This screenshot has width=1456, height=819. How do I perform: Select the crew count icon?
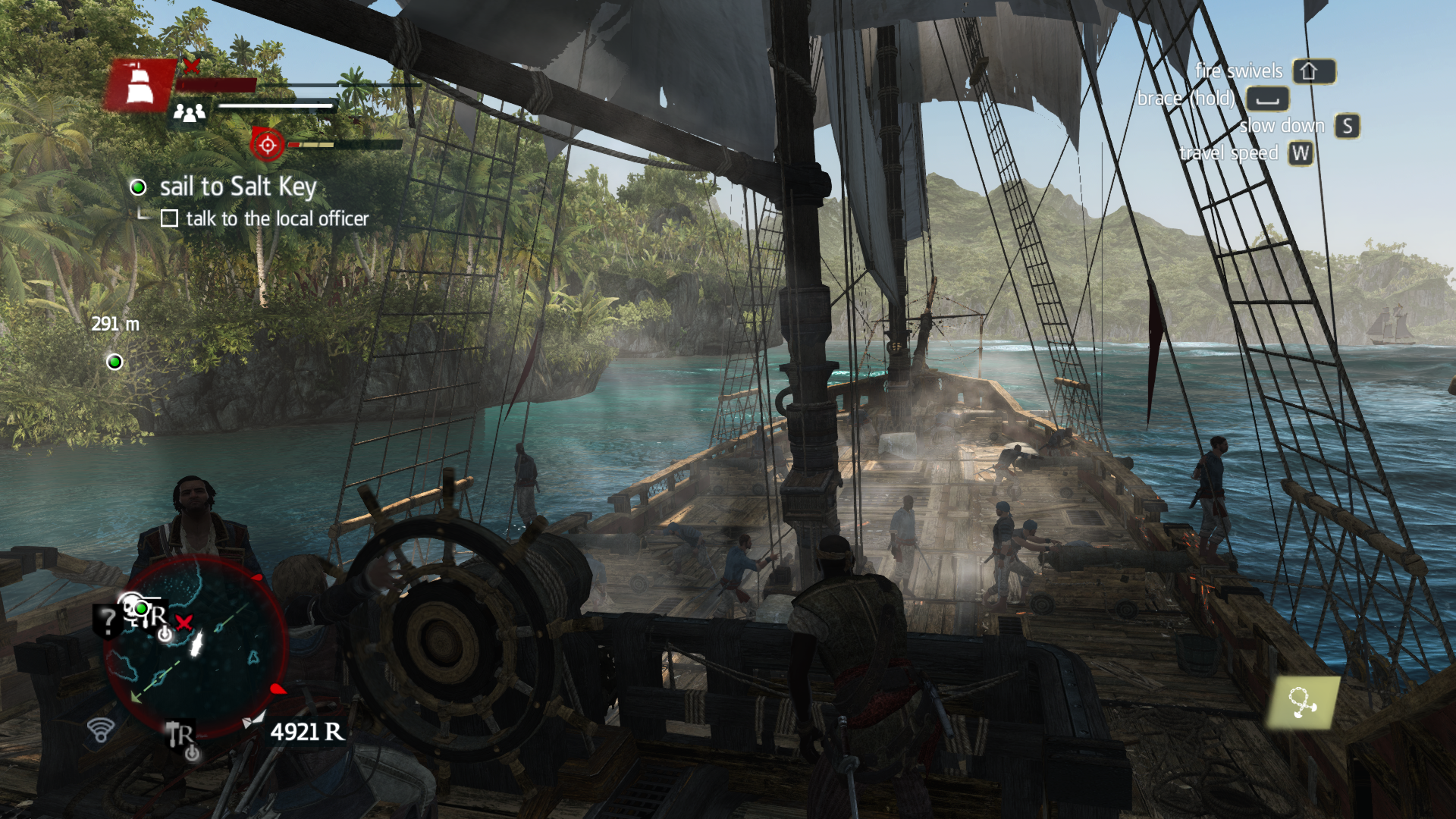pos(190,113)
